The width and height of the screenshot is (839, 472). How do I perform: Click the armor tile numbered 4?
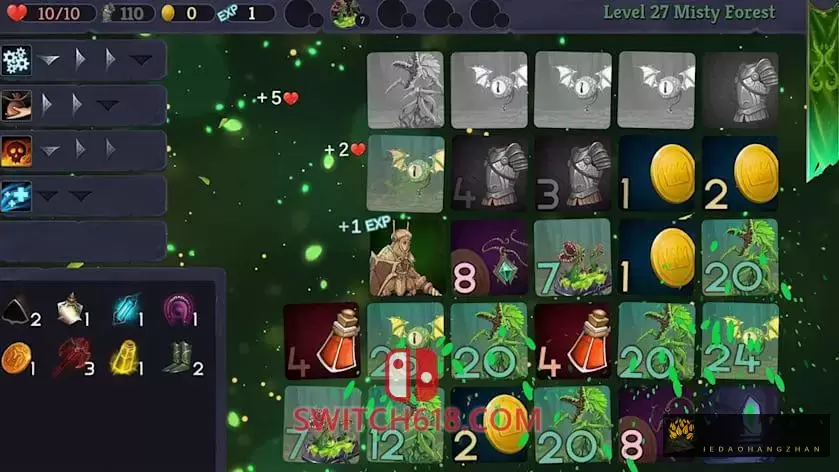click(490, 173)
